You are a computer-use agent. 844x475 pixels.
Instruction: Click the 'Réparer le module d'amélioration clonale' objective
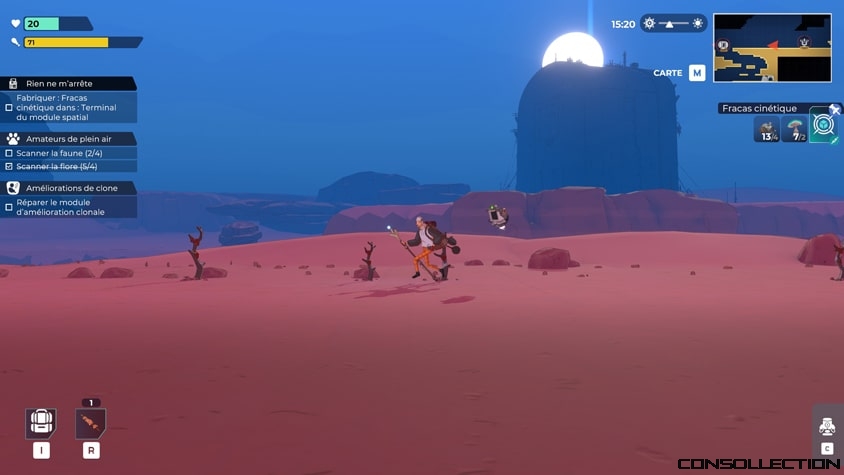point(66,207)
